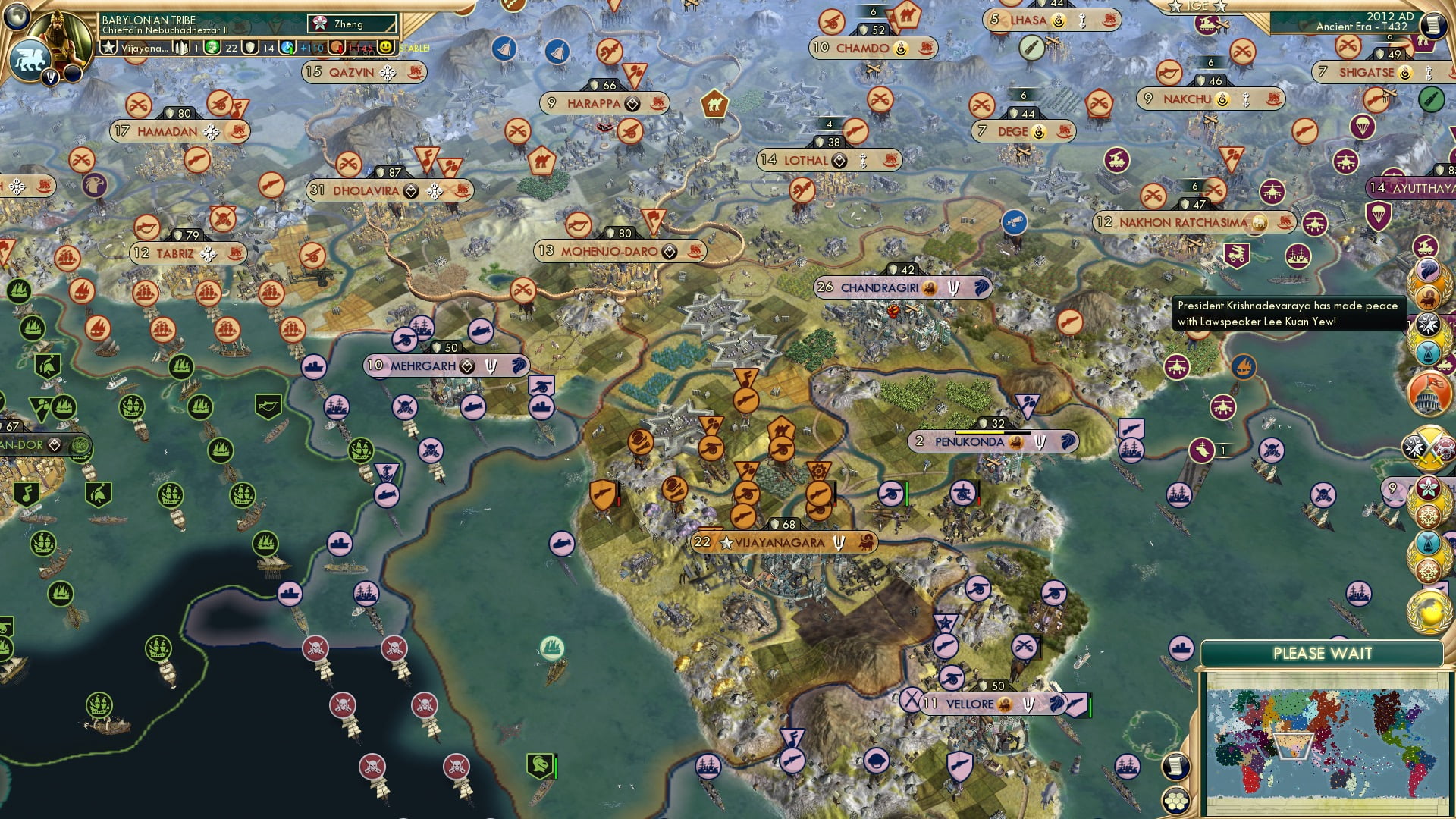Viewport: 1456px width, 819px height.
Task: Open the Zheng pantheon banner at the top
Action: pos(353,24)
